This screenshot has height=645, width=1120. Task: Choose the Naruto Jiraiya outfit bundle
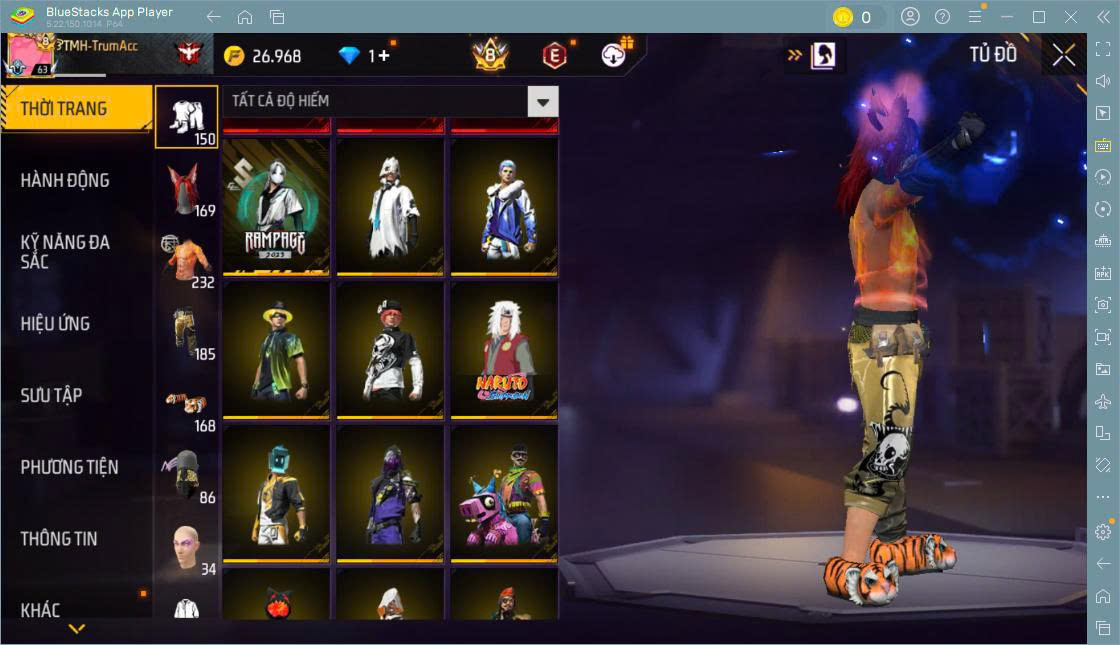(x=504, y=349)
